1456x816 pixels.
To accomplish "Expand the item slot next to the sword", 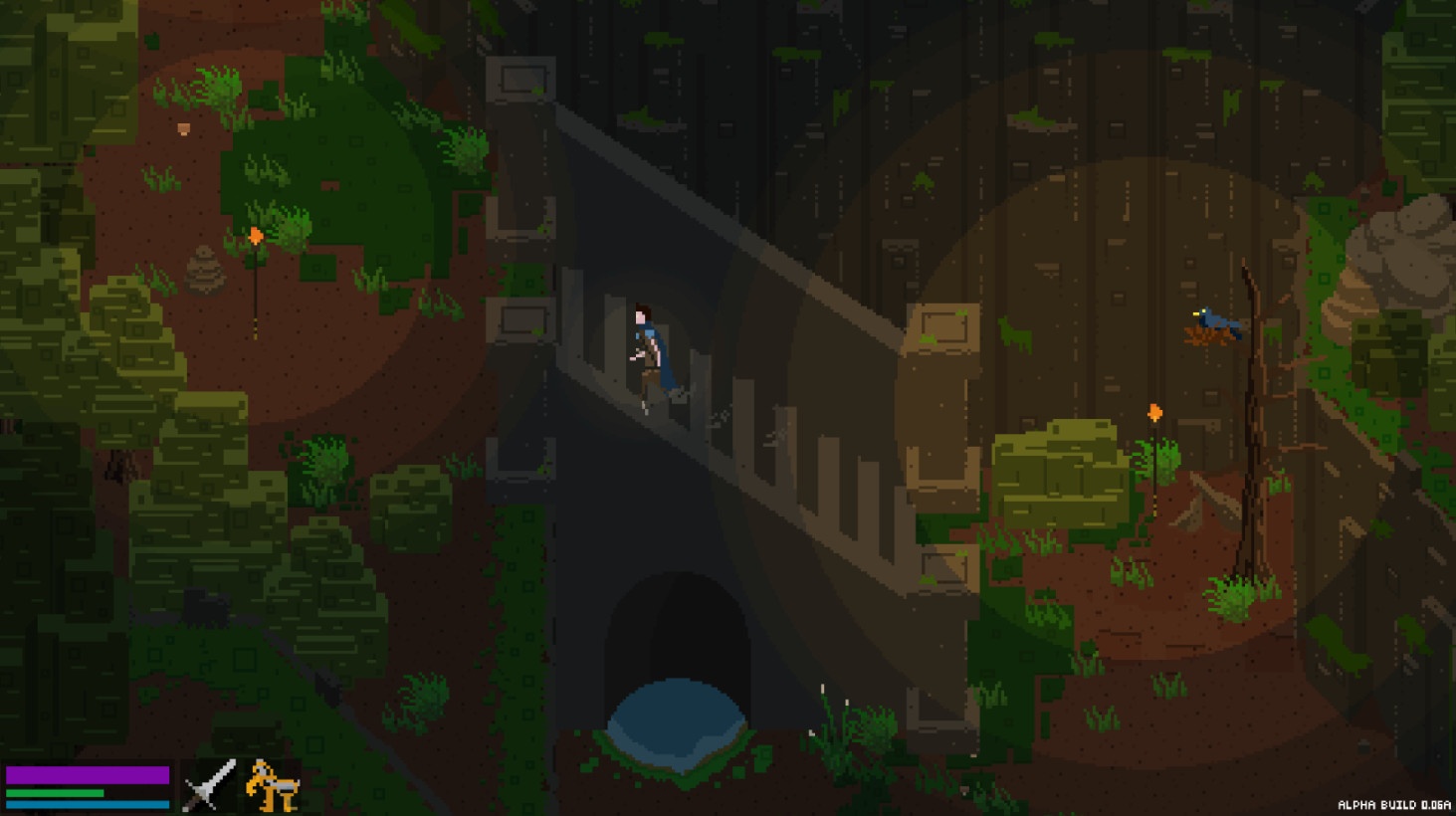I will point(271,785).
